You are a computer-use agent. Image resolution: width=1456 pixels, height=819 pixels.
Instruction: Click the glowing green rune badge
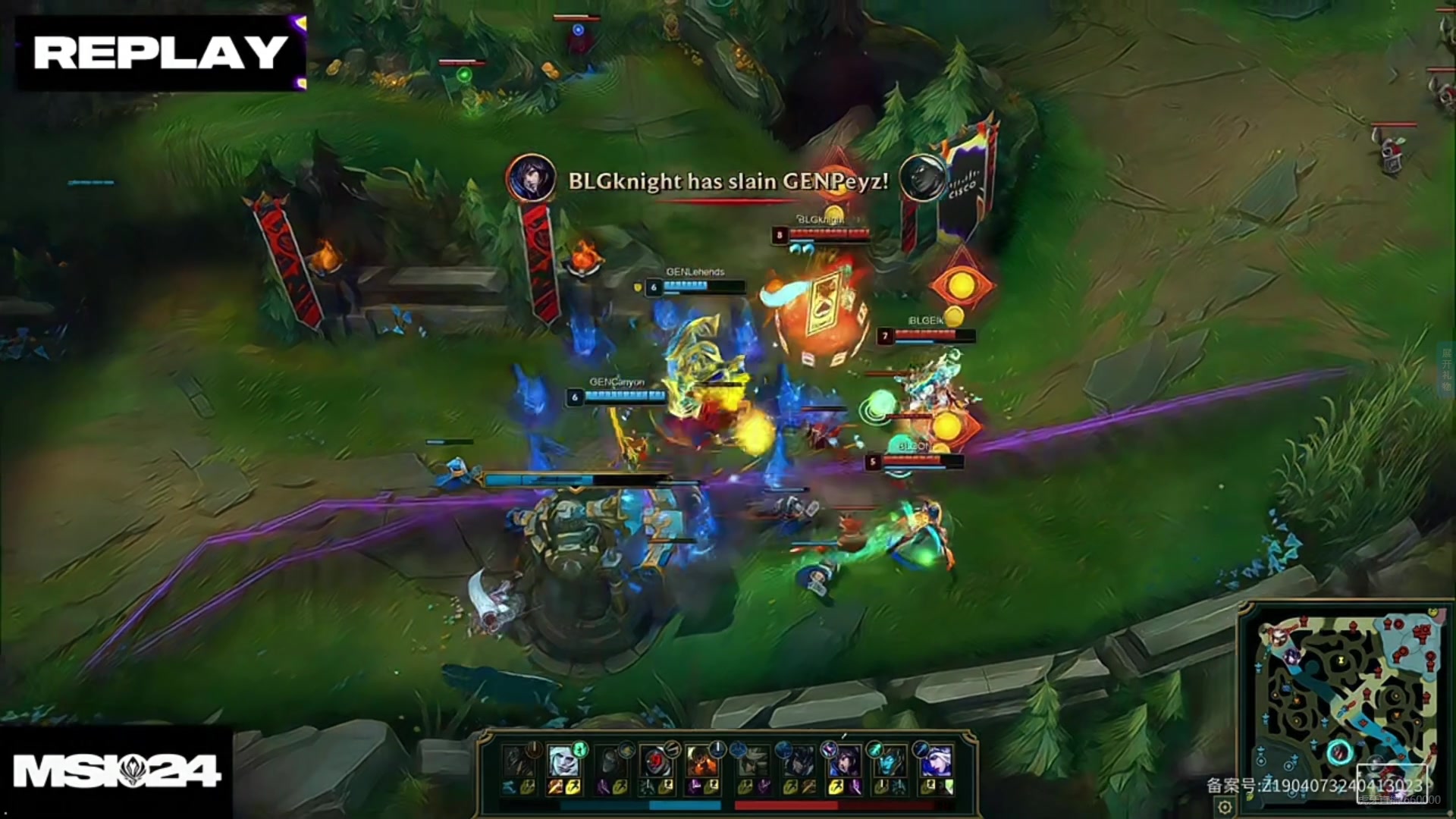click(580, 749)
